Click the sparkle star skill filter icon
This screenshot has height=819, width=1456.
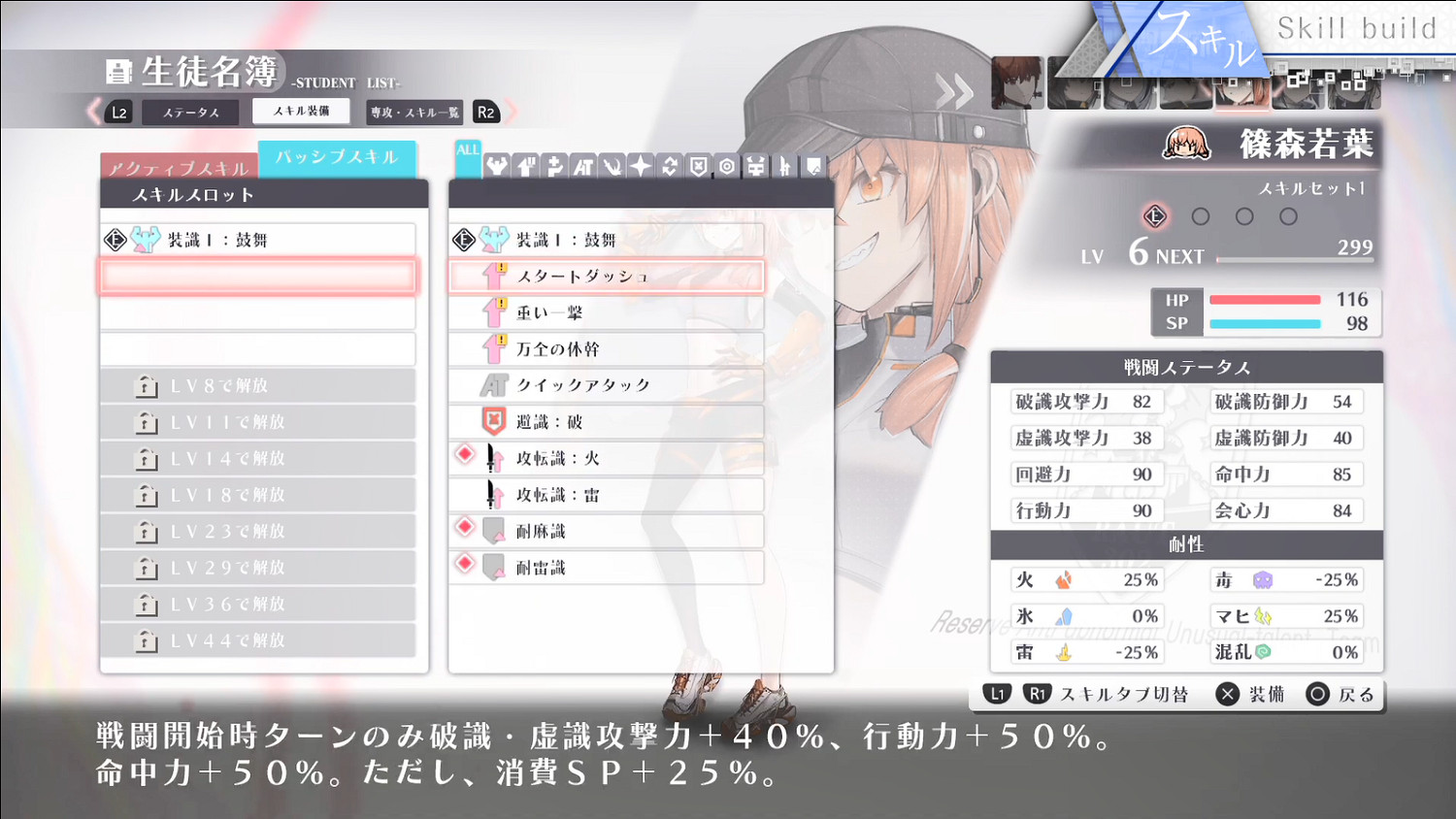639,166
